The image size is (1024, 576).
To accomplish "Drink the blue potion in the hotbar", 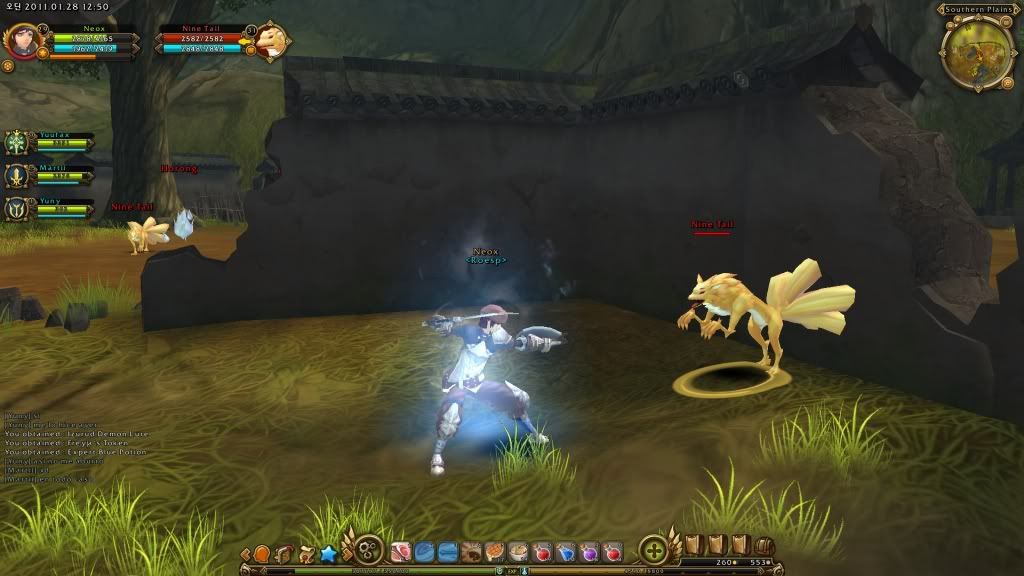I will click(565, 552).
